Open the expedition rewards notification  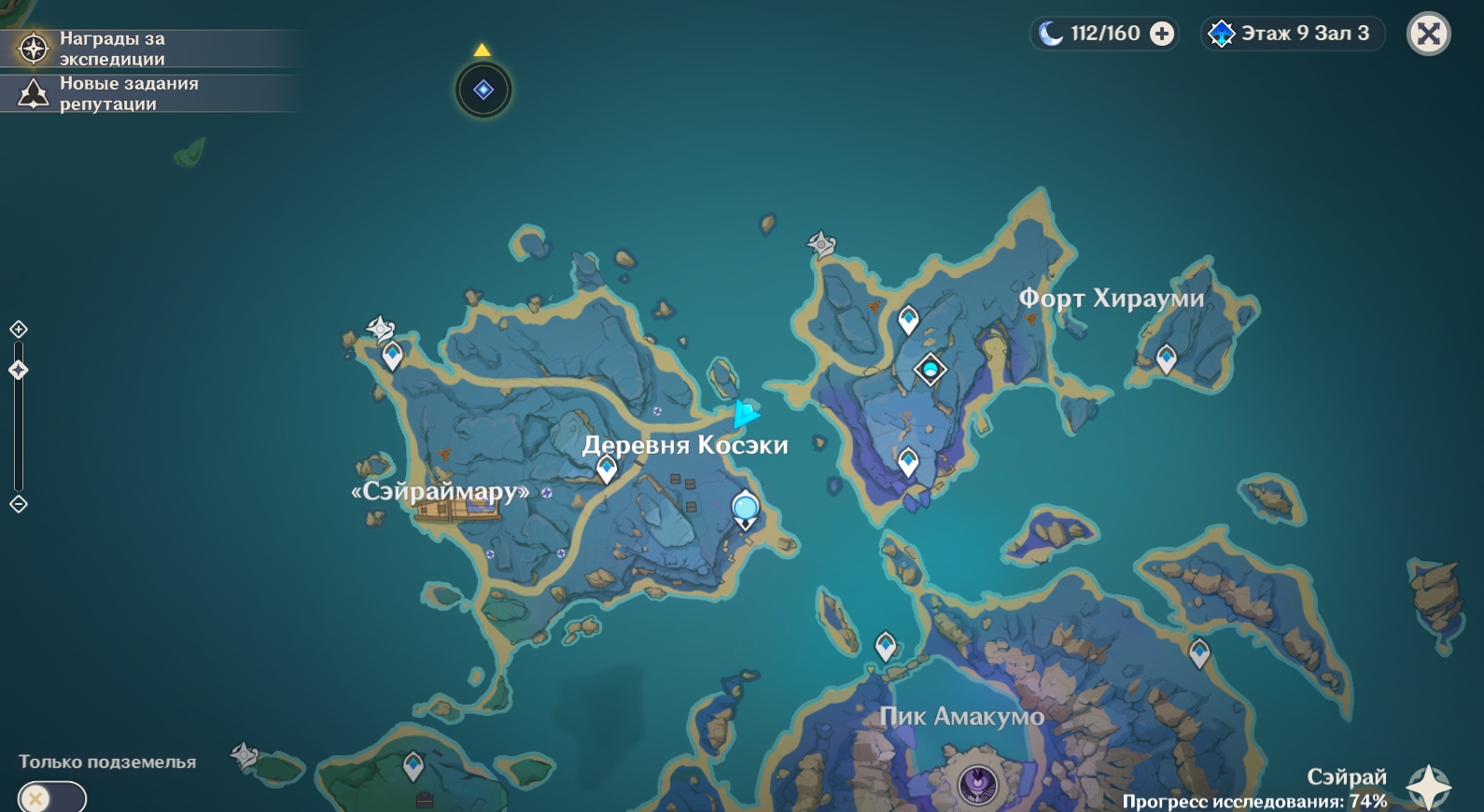(x=112, y=49)
